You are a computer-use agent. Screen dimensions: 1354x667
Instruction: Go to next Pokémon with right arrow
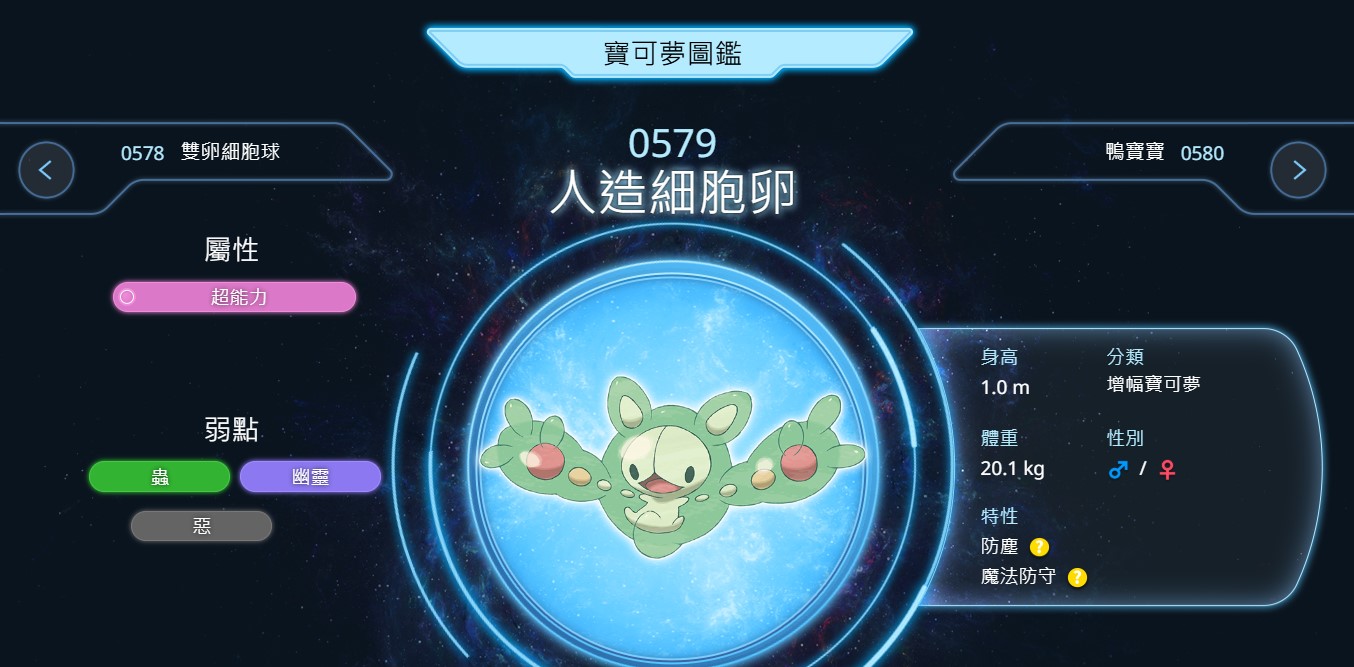(1298, 170)
